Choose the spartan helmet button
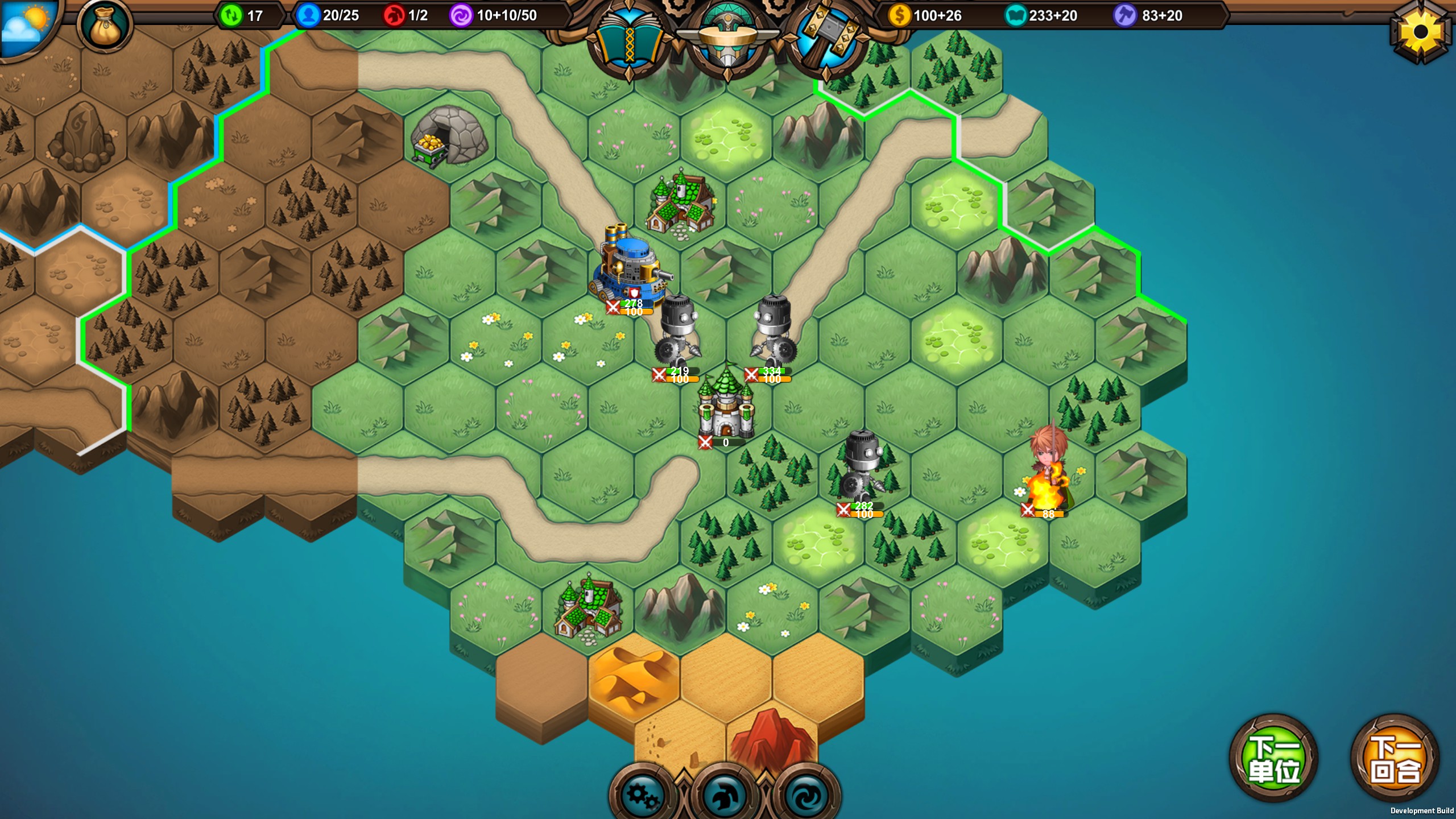This screenshot has height=819, width=1456. 724,795
